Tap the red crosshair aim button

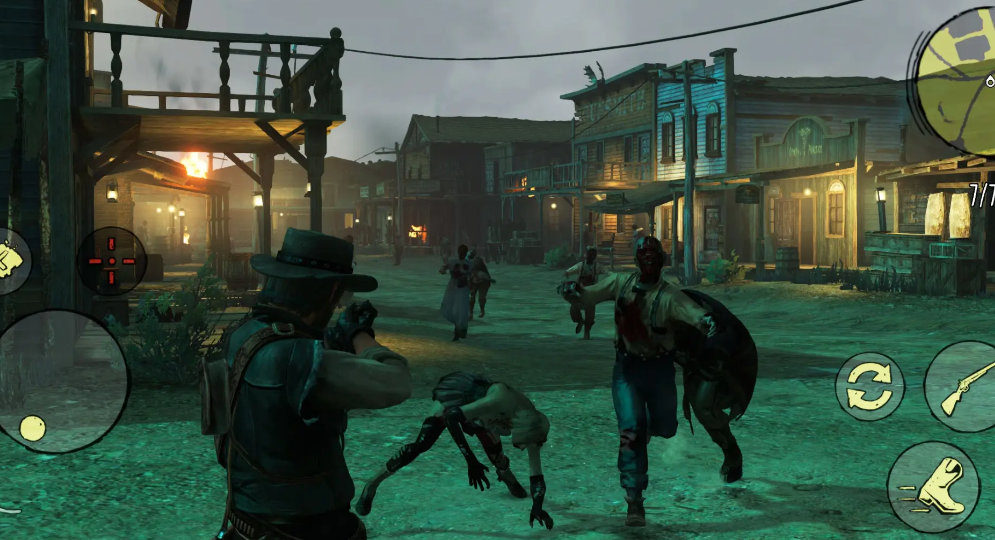coord(111,261)
